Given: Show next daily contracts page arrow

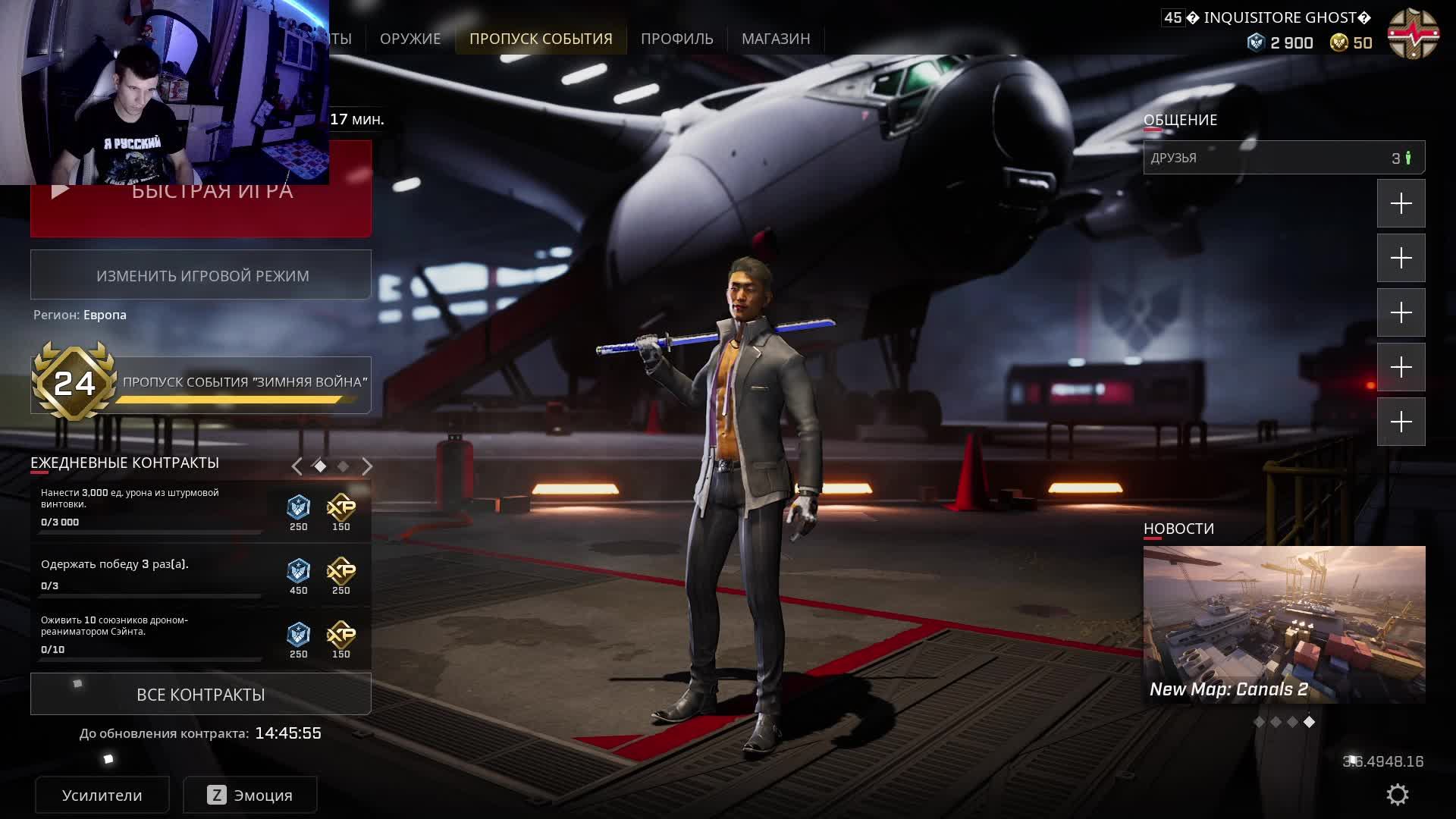Looking at the screenshot, I should click(x=367, y=466).
